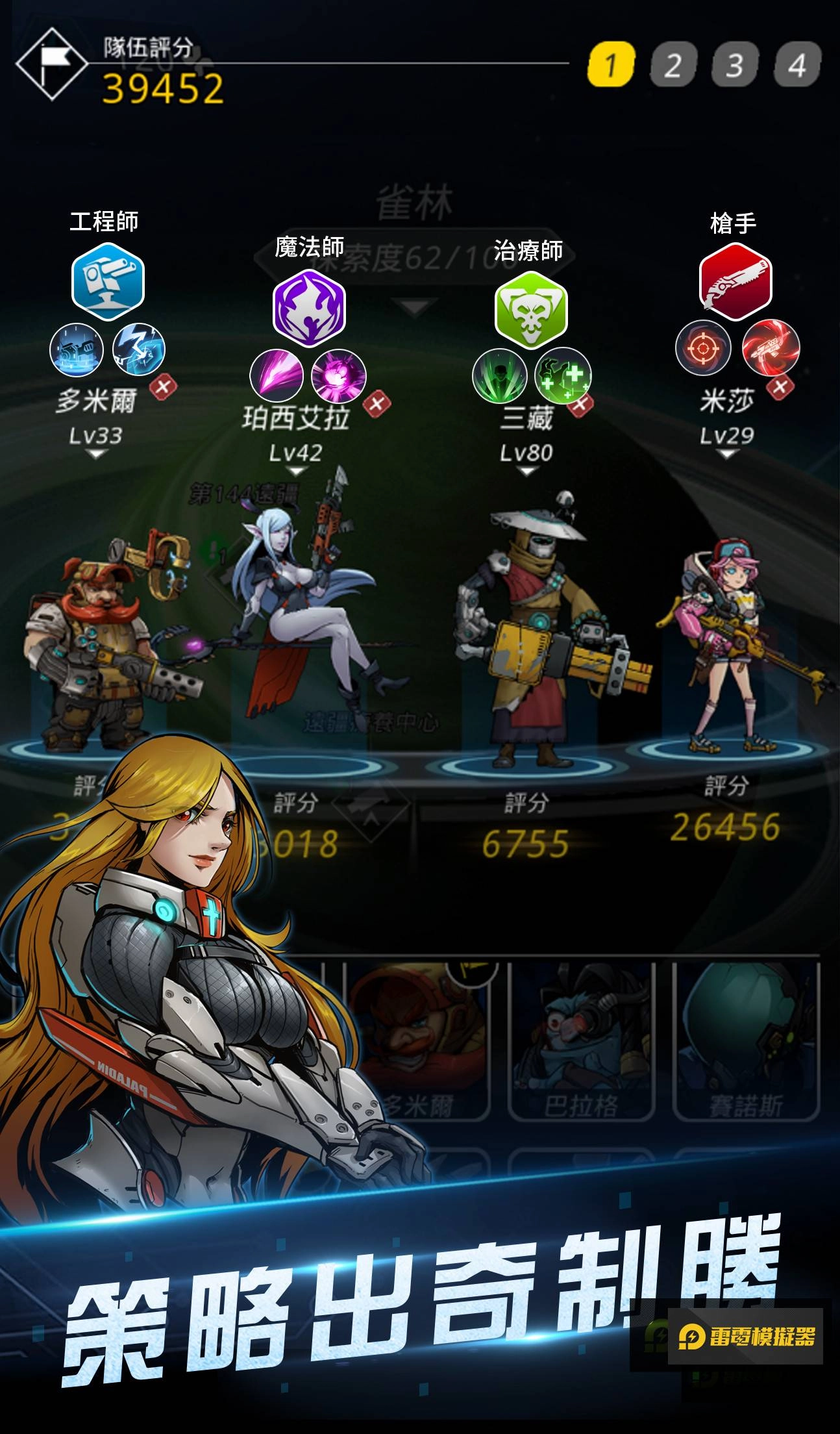Open 三藏's green healing hand skill icon

tap(563, 377)
